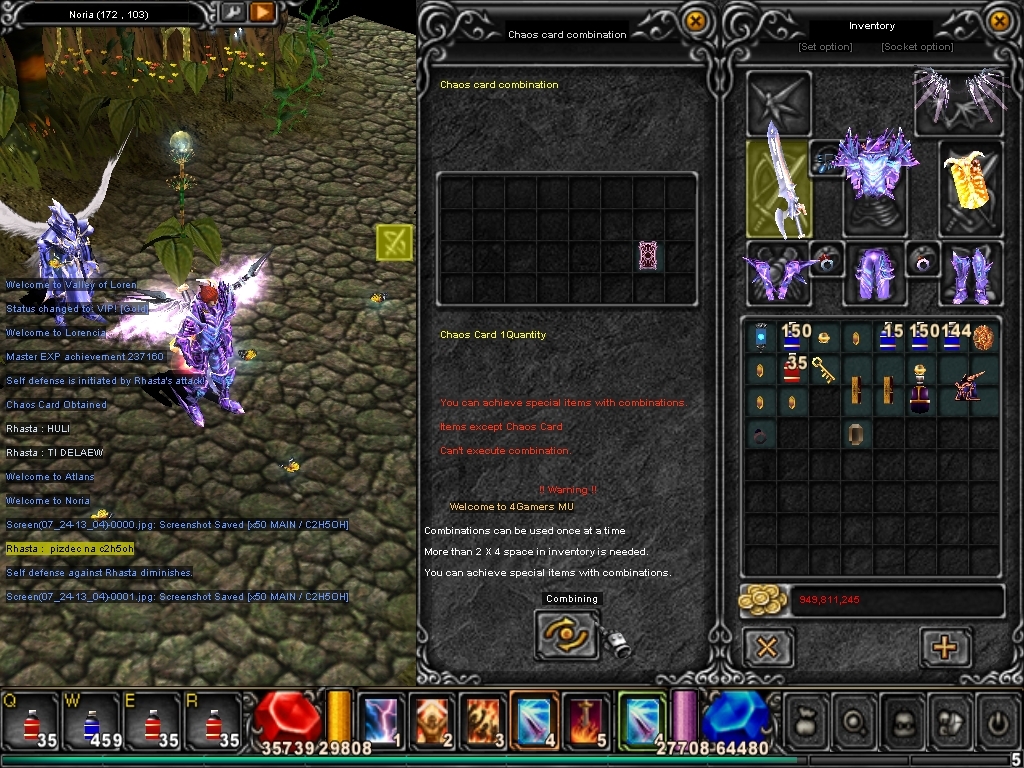Select the equipped purple pants slot
Image resolution: width=1024 pixels, height=768 pixels.
tap(874, 274)
